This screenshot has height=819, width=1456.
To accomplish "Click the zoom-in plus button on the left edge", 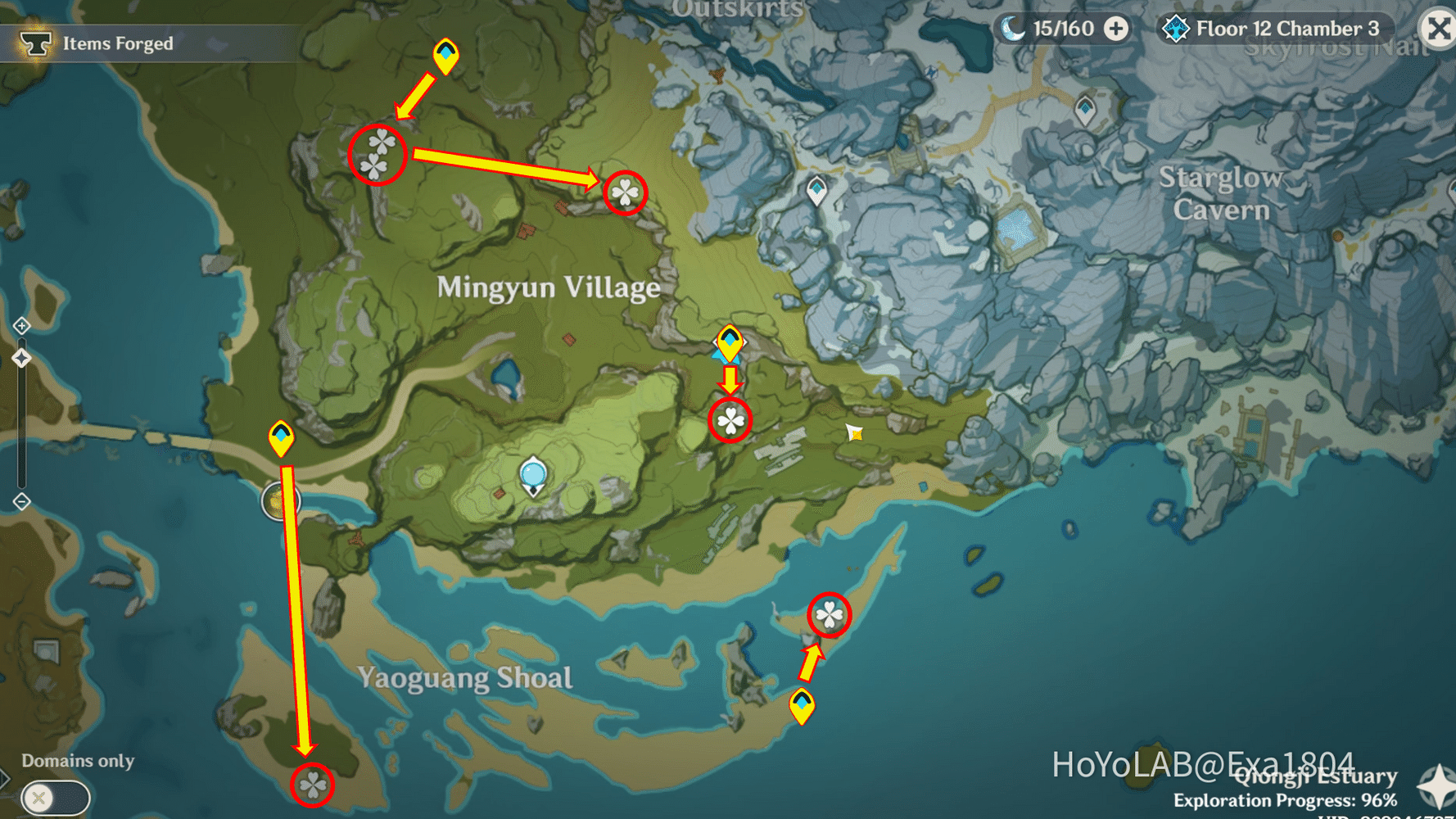I will point(20,325).
